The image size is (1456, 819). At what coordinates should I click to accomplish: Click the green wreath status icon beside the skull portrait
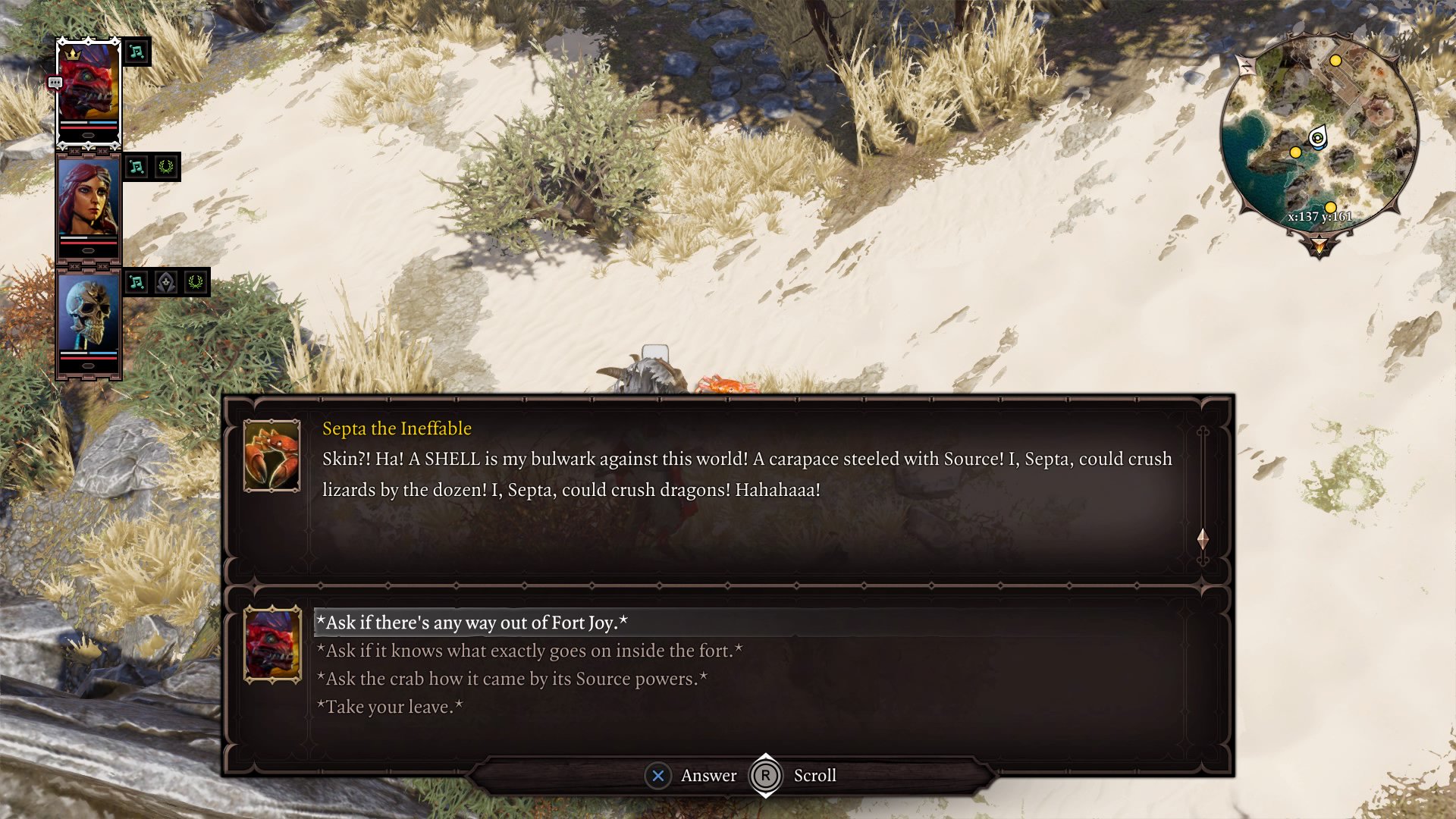point(196,282)
